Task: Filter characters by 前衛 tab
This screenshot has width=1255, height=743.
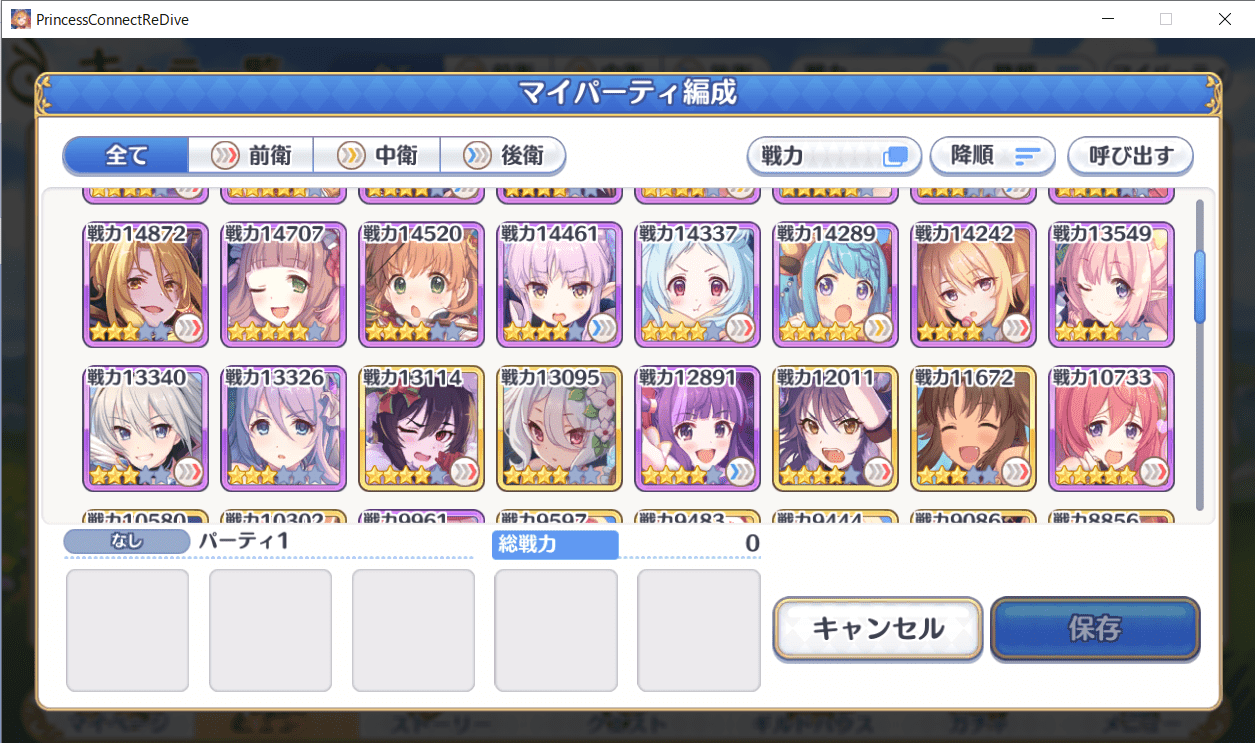Action: (251, 156)
